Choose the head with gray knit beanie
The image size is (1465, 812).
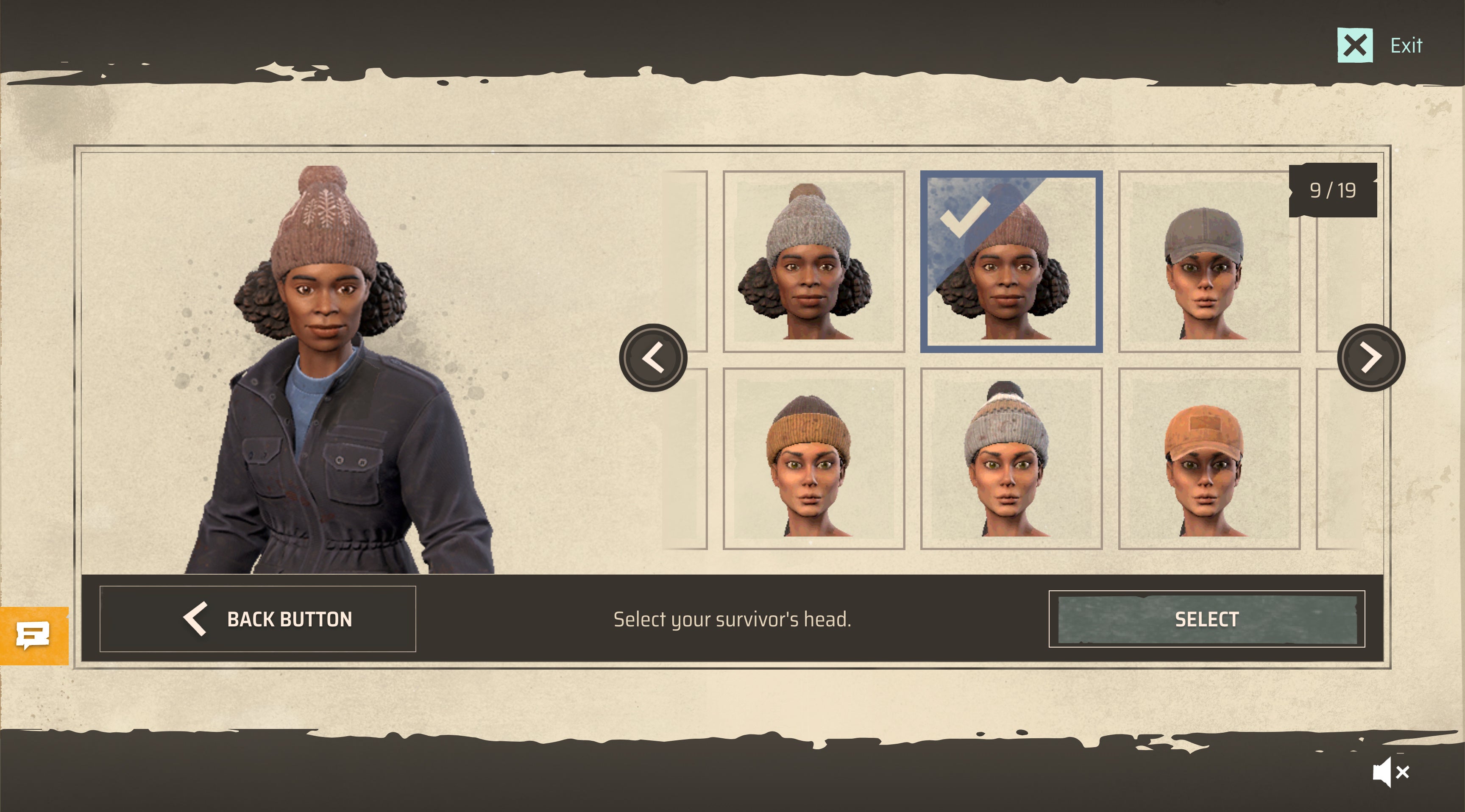(x=813, y=261)
